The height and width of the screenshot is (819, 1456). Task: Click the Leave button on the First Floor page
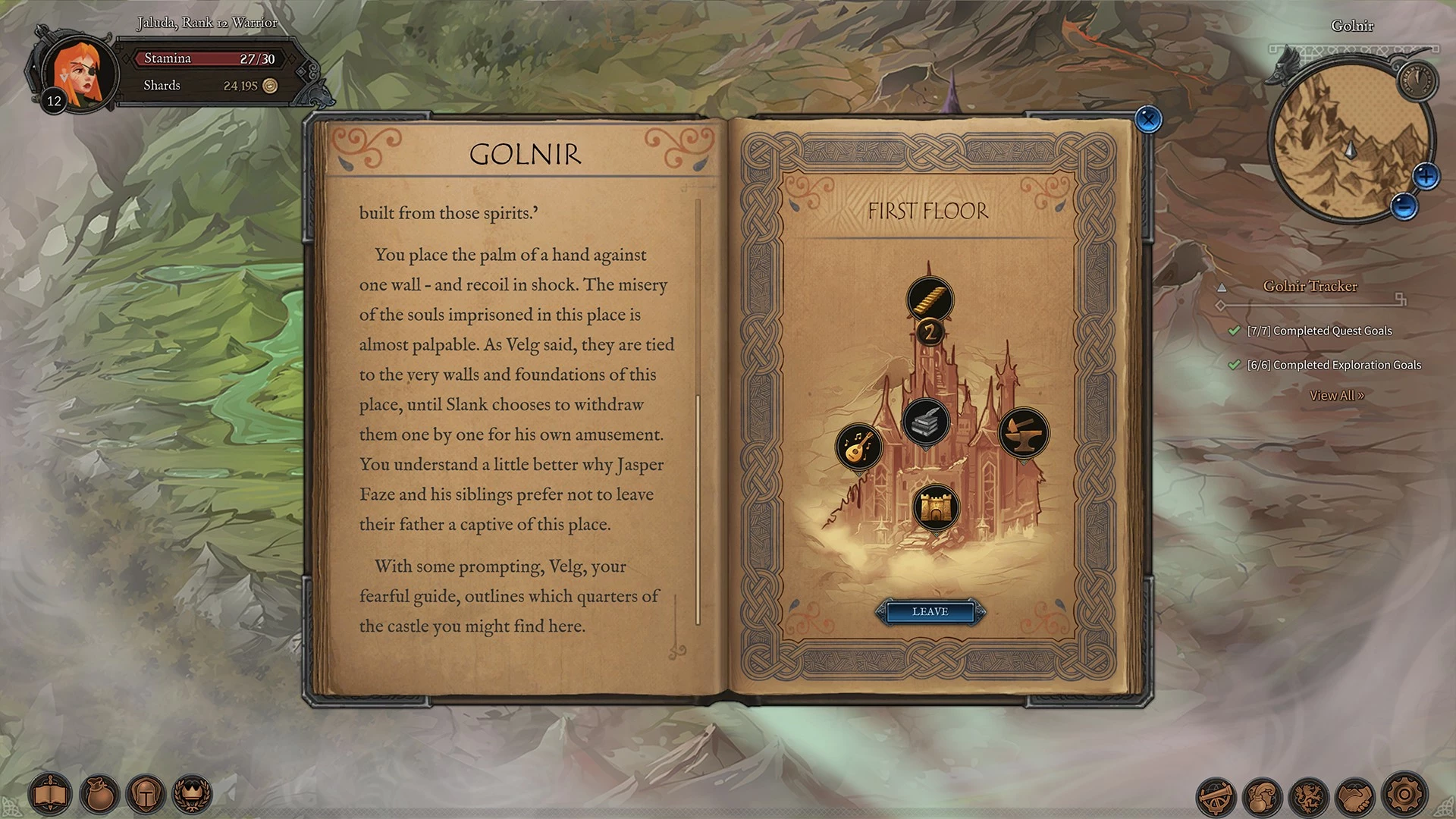(x=930, y=611)
